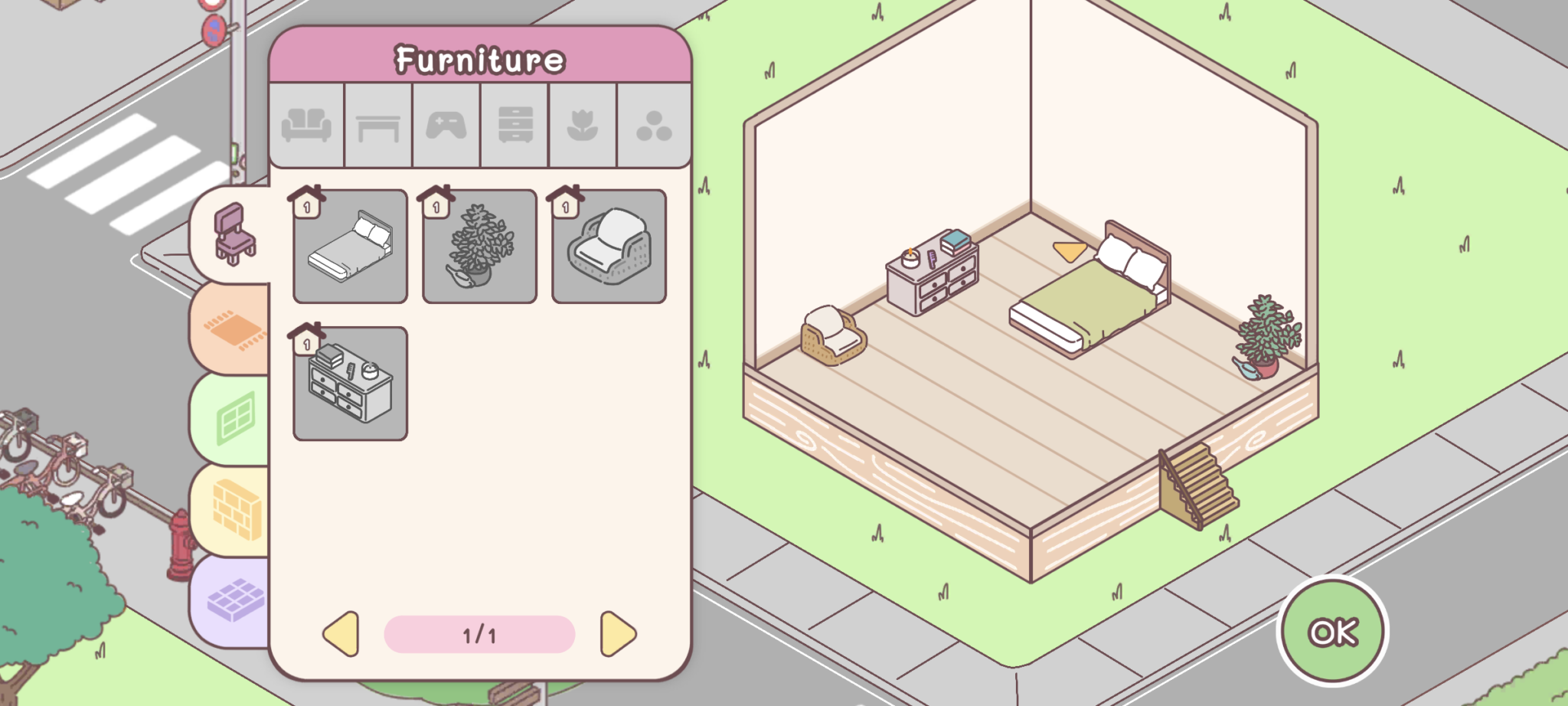Open the purple floor tiles tab
This screenshot has width=1568, height=706.
coord(234,600)
